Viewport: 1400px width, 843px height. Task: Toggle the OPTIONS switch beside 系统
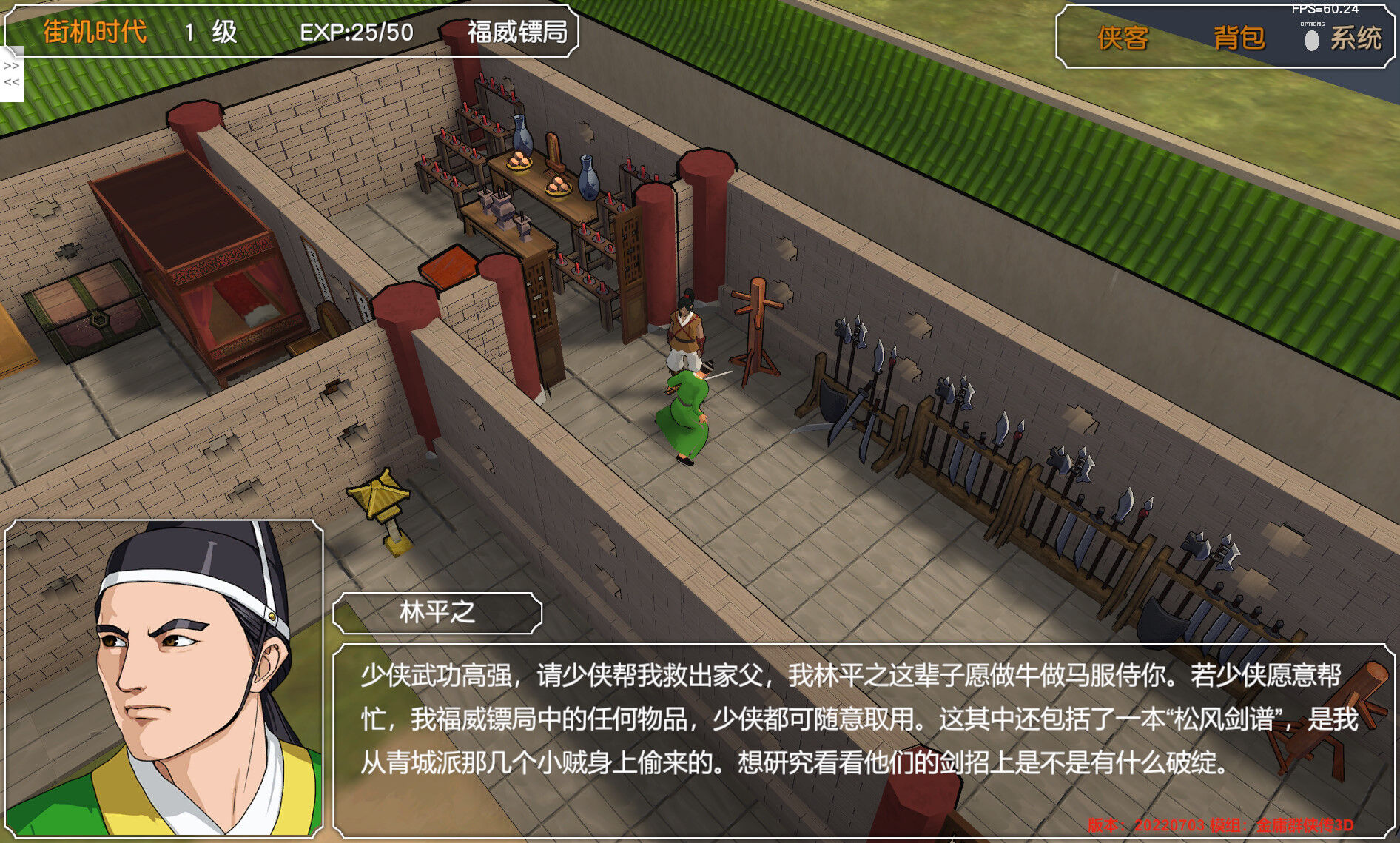[1313, 41]
